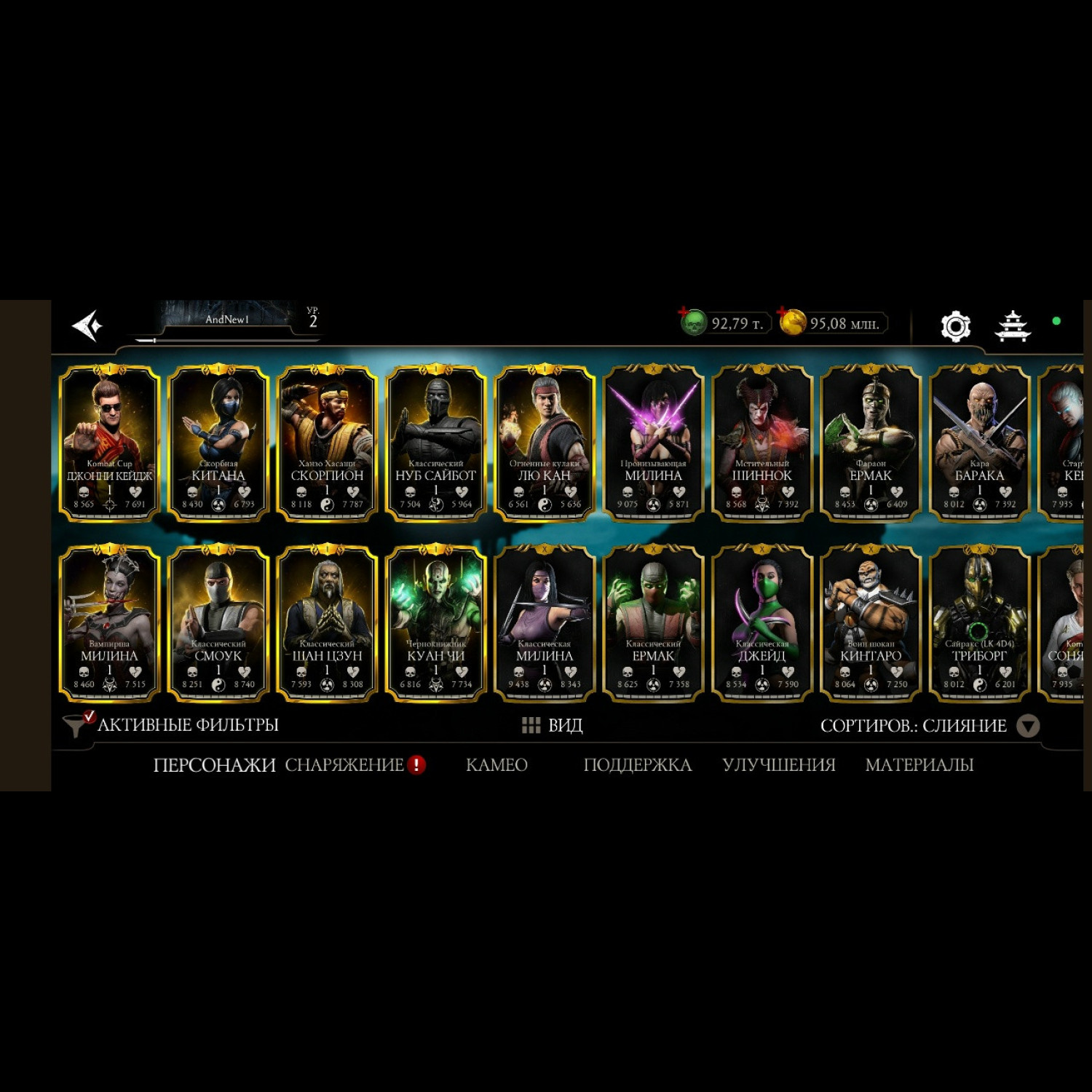1092x1092 pixels.
Task: Select the Джейд card
Action: point(761,623)
